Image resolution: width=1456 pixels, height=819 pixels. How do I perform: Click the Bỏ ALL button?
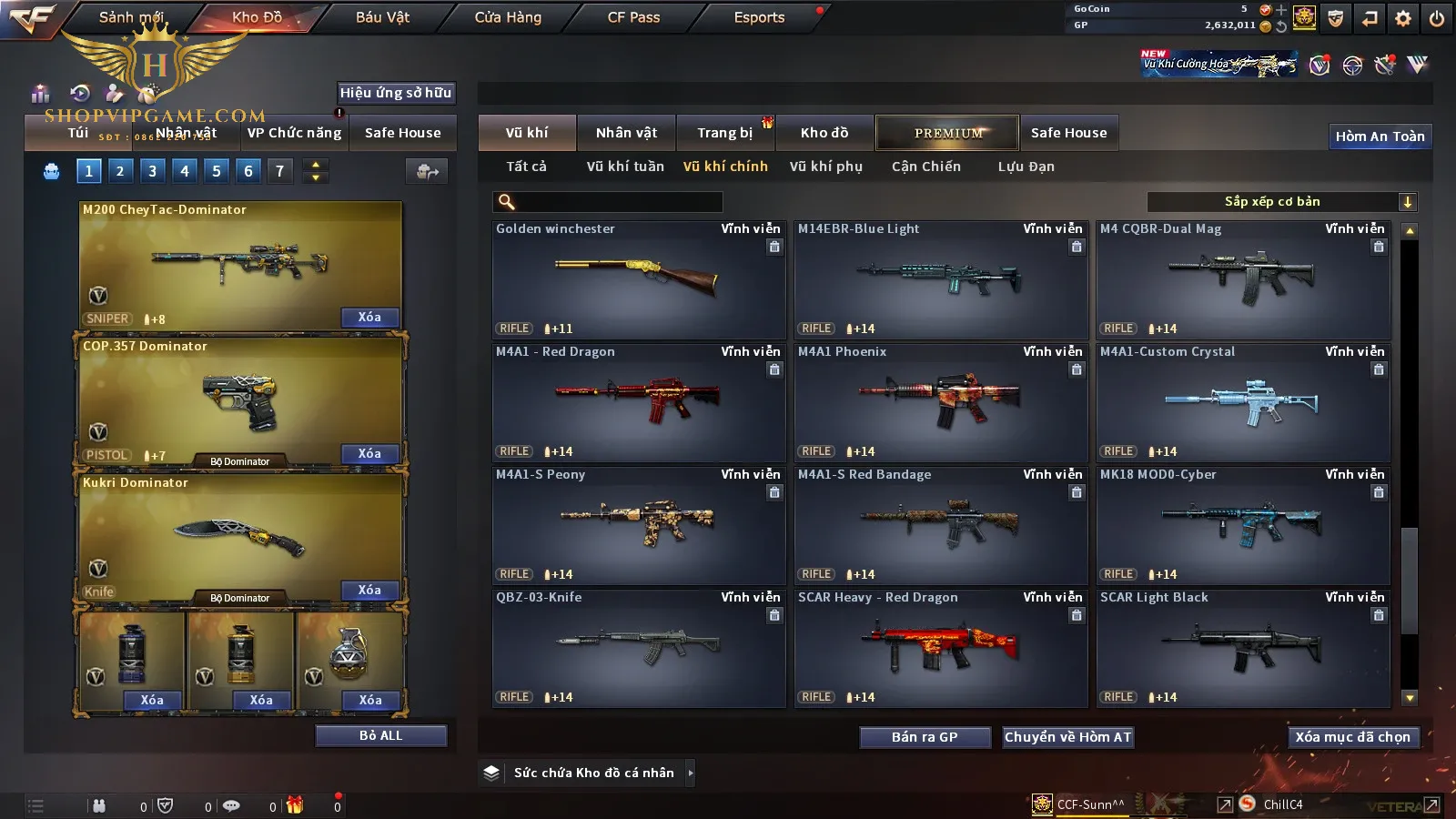pyautogui.click(x=380, y=736)
